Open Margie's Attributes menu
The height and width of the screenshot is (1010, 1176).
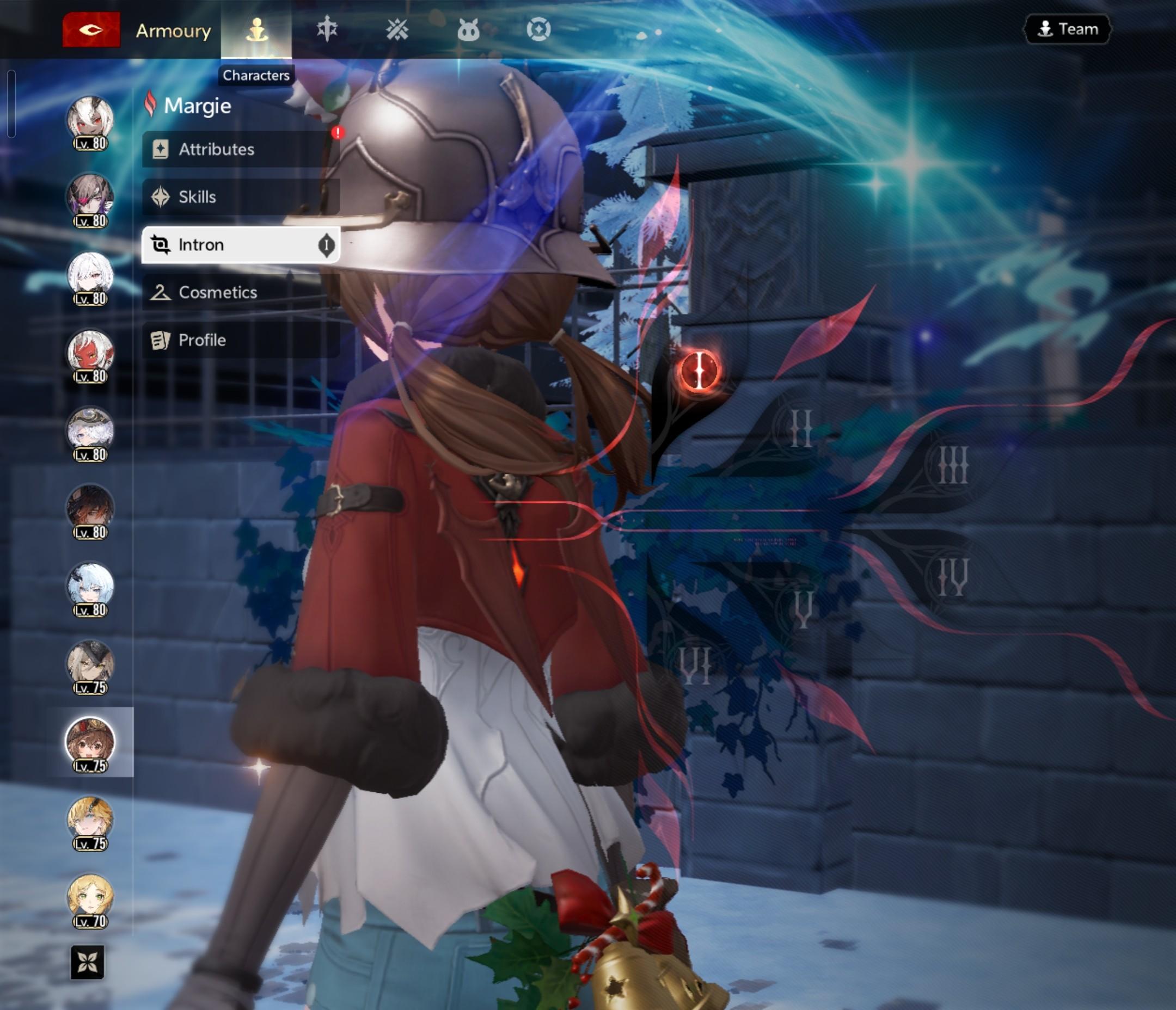pos(241,149)
